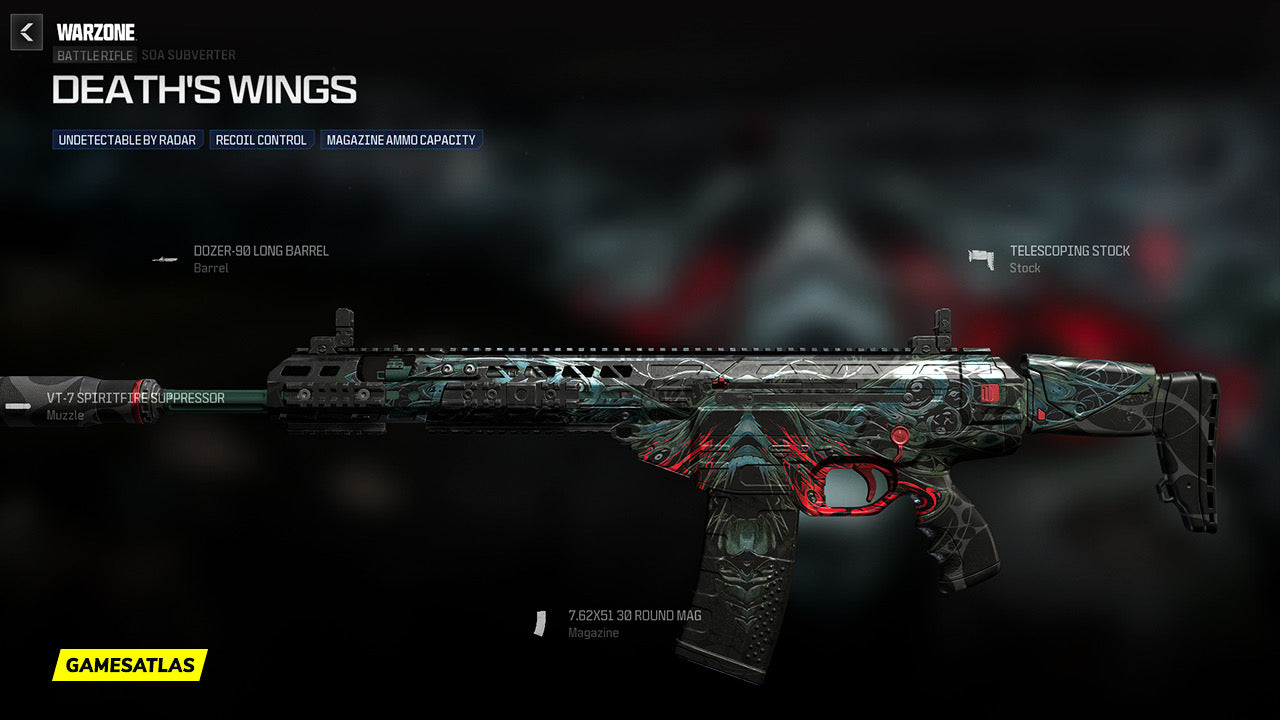
Task: Choose the Telescoping Stock attachment slot
Action: click(1068, 251)
